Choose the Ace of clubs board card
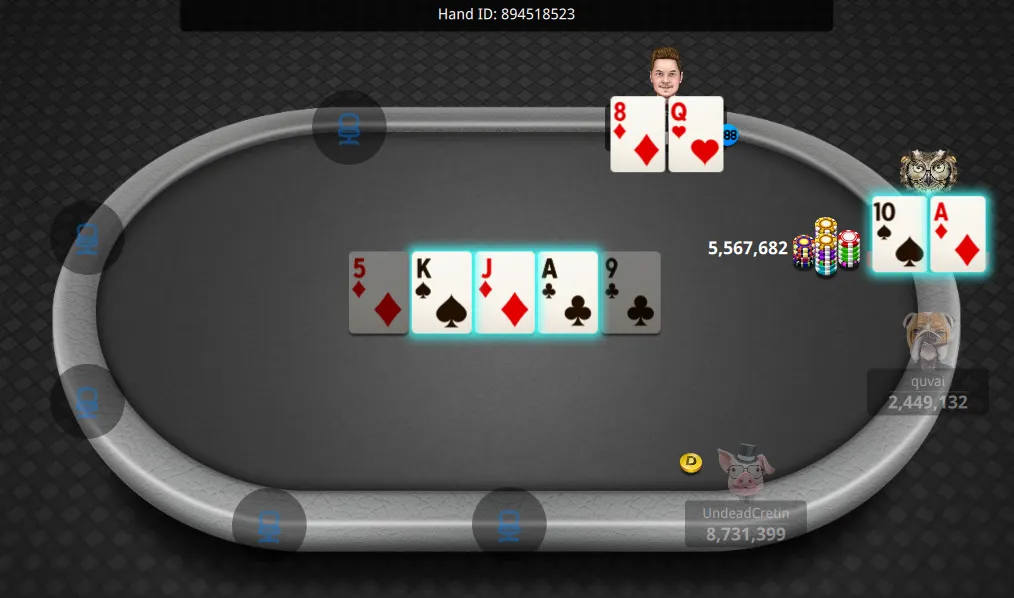 pos(568,292)
